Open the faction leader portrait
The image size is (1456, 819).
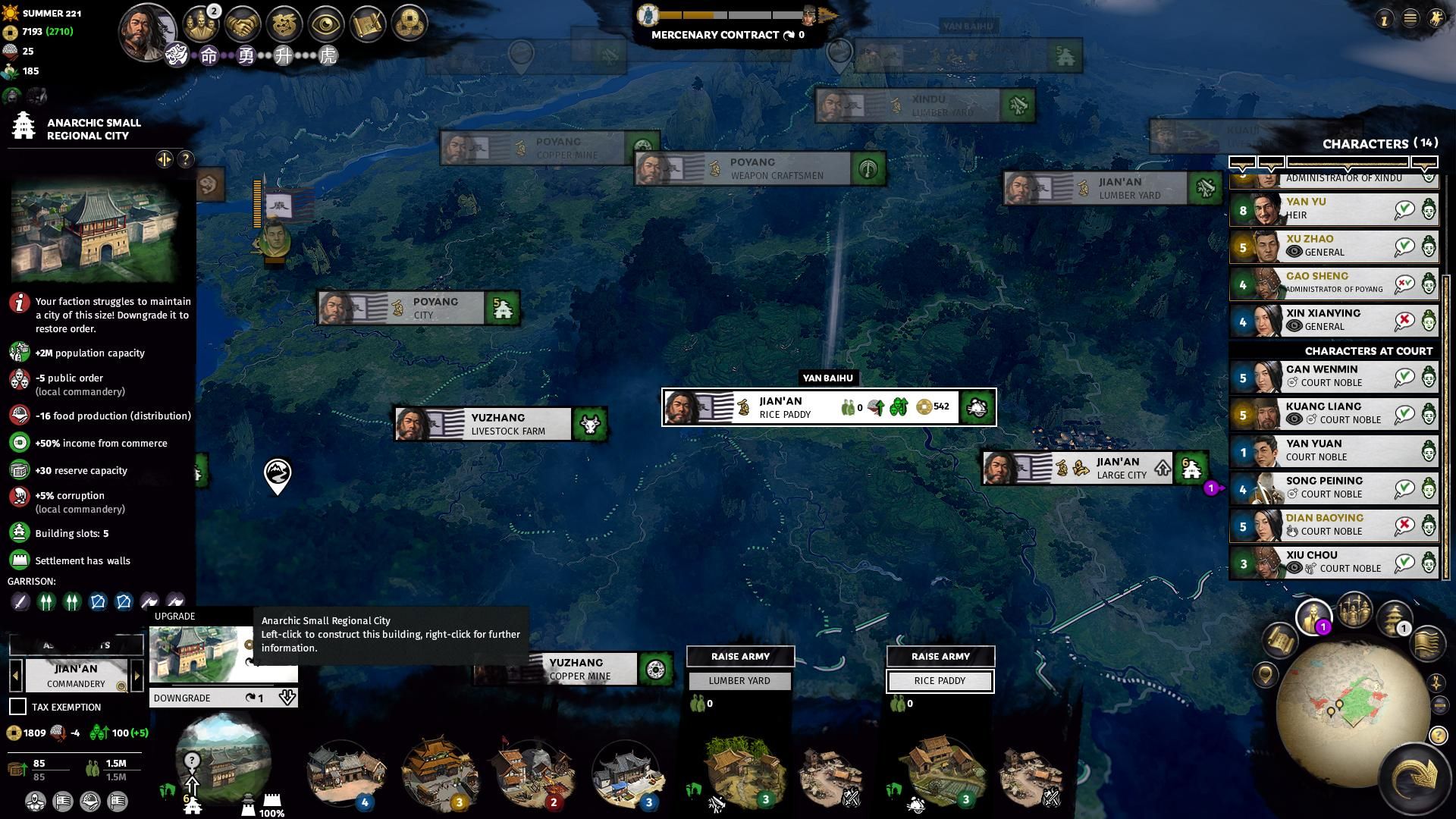tap(146, 30)
